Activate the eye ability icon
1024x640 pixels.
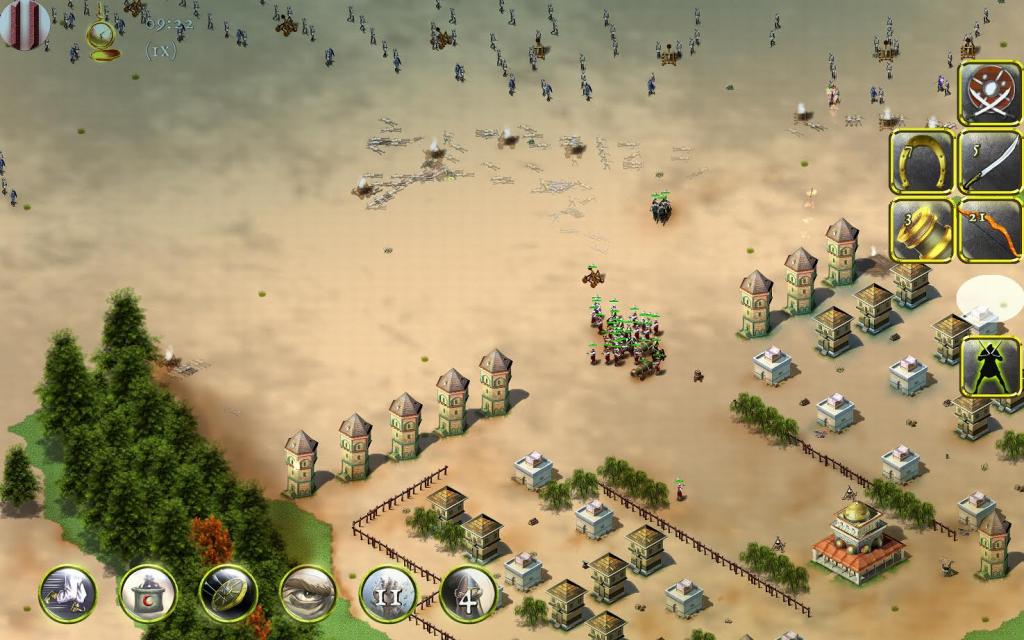point(308,594)
